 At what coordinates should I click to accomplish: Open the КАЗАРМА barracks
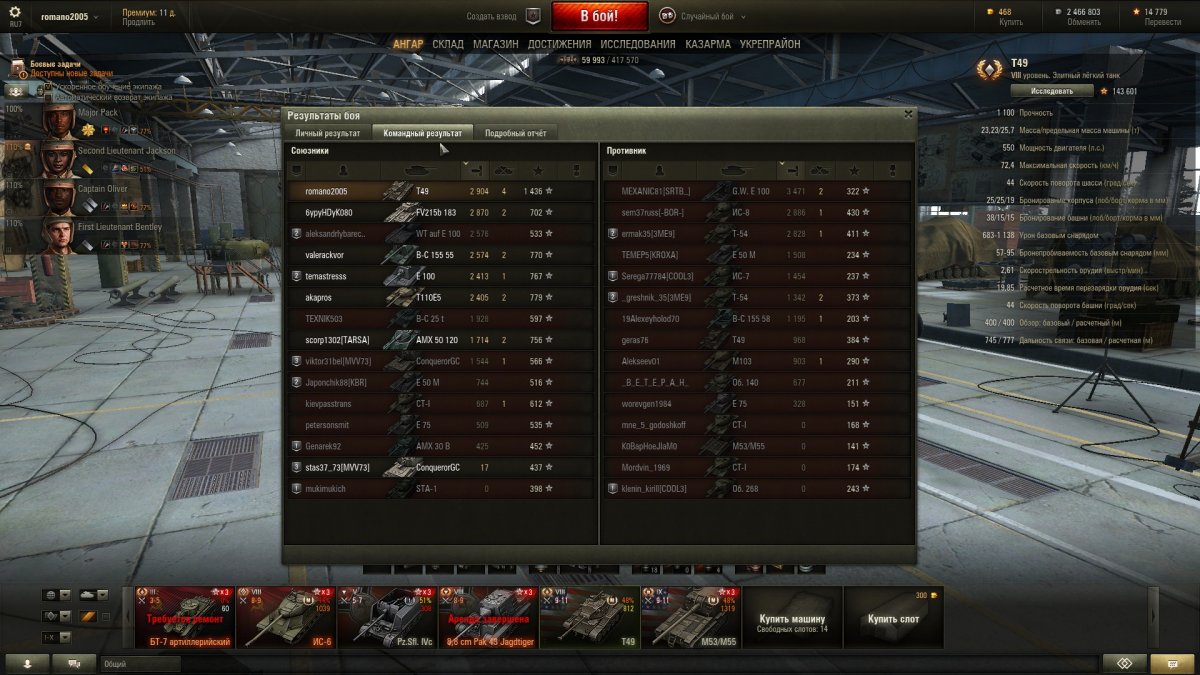pos(708,44)
